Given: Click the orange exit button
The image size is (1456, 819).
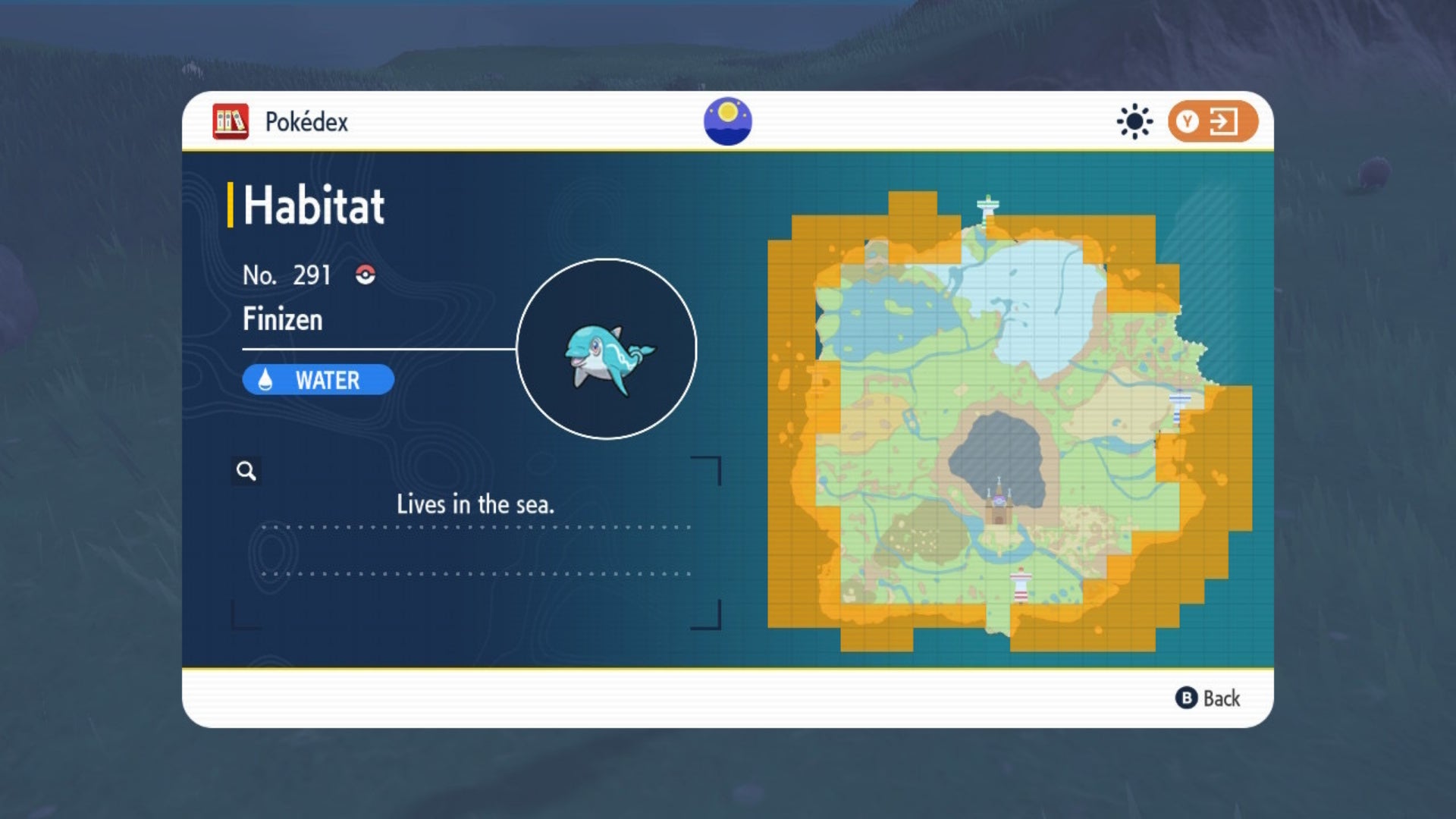Looking at the screenshot, I should 1212,121.
